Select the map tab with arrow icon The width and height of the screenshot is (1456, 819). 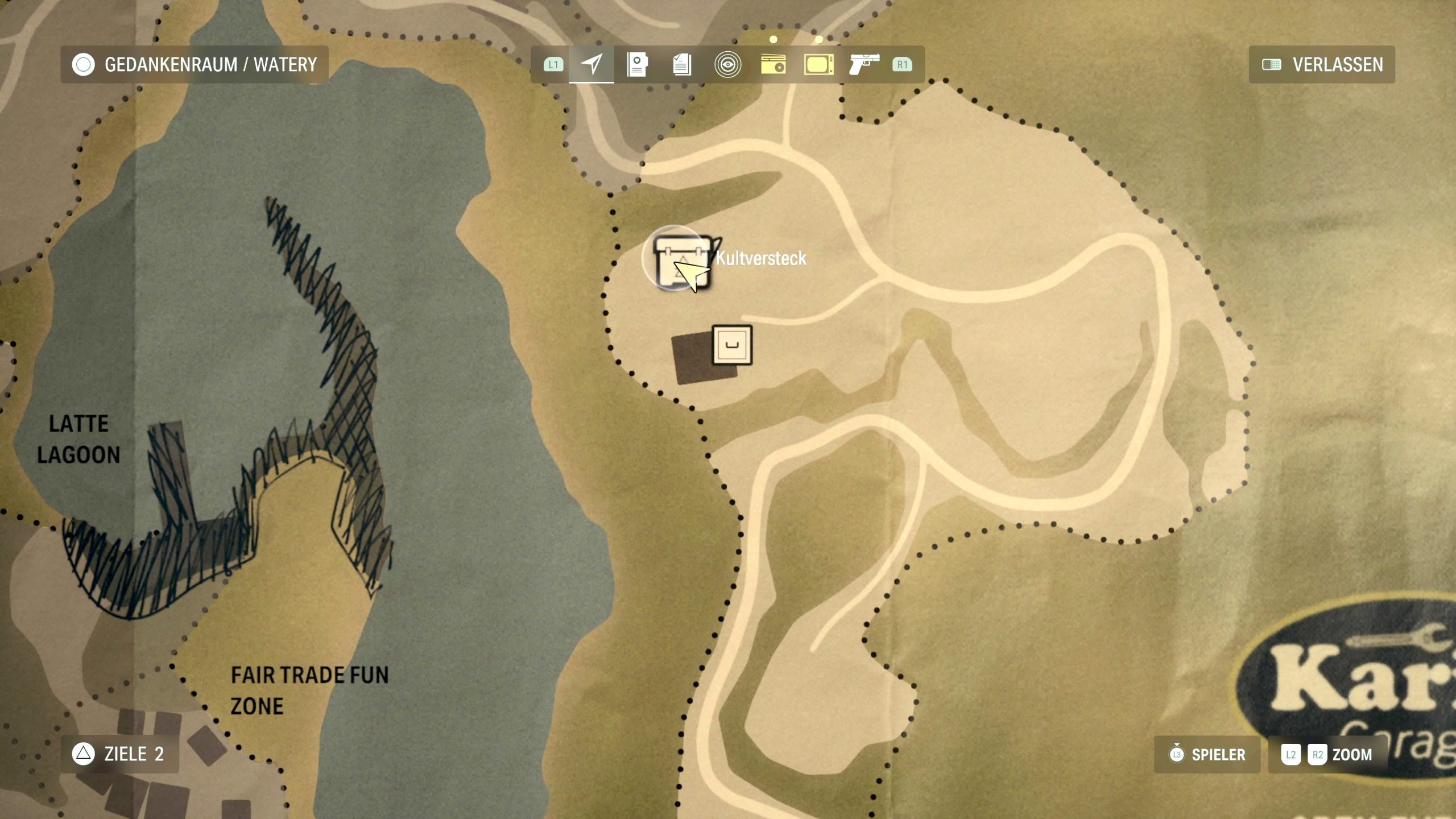(x=591, y=64)
